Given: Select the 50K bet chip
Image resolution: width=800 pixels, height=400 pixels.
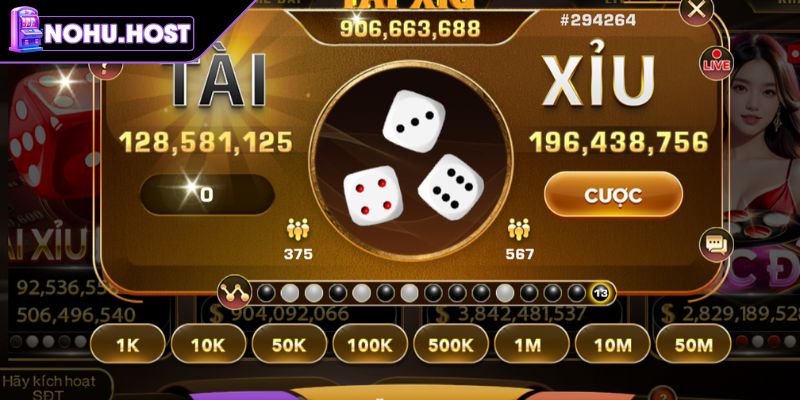Looking at the screenshot, I should coord(288,346).
